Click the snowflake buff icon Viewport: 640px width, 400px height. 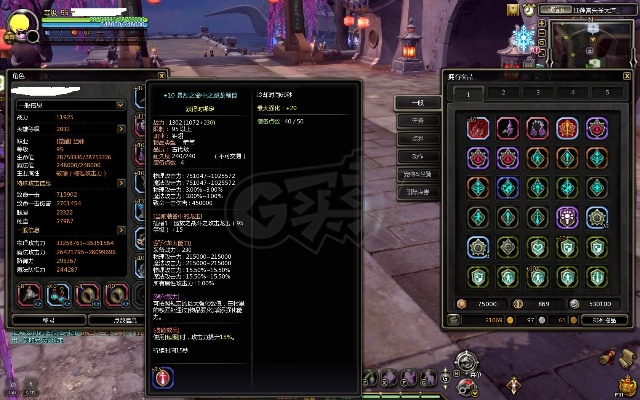click(522, 40)
